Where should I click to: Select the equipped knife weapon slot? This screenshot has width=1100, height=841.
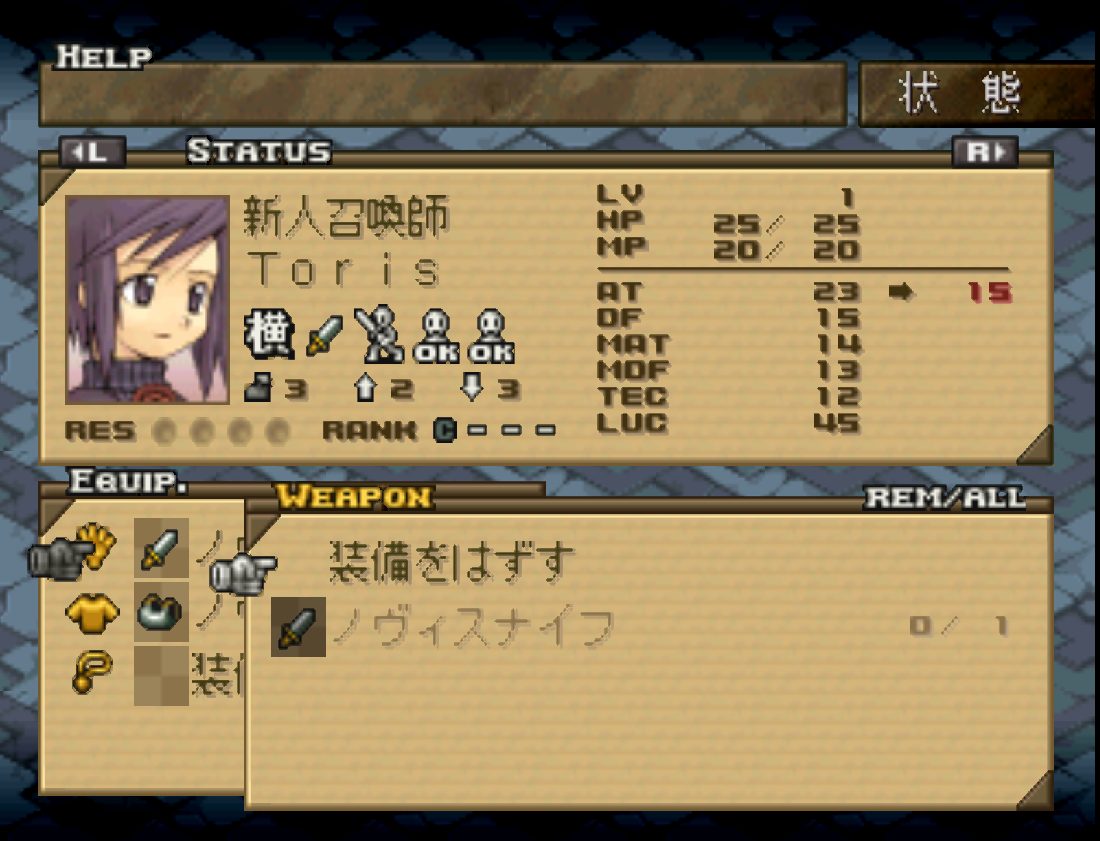pos(161,549)
